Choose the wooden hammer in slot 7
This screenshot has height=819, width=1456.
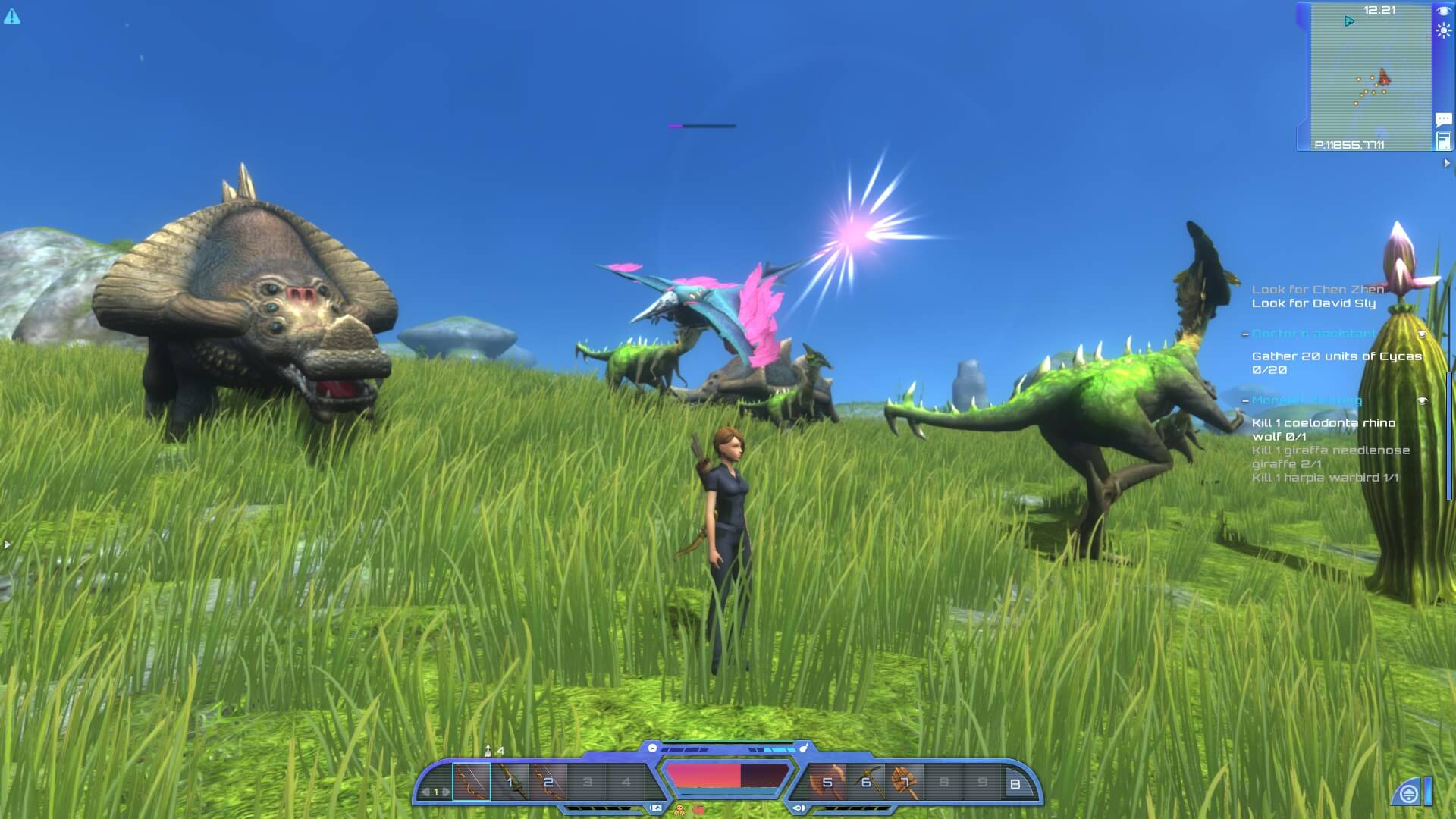point(905,782)
